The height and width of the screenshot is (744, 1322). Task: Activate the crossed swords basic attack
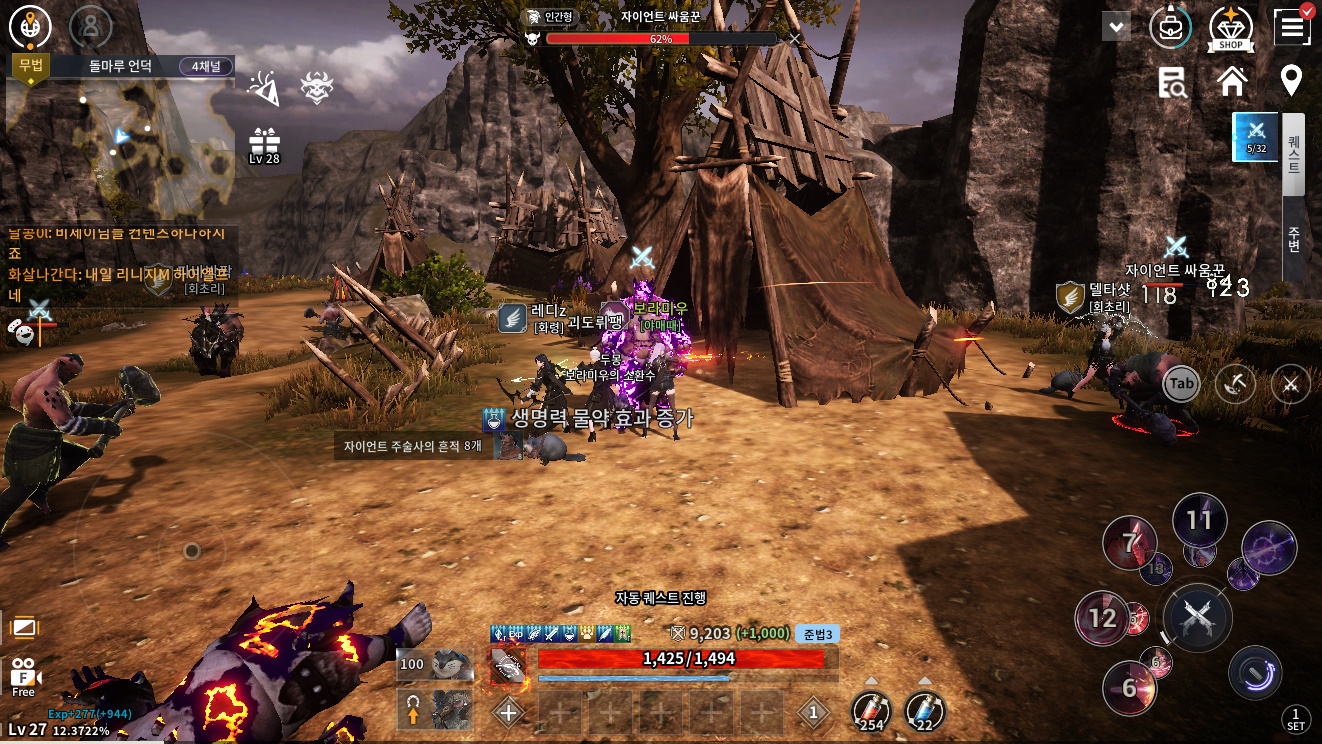point(1197,617)
